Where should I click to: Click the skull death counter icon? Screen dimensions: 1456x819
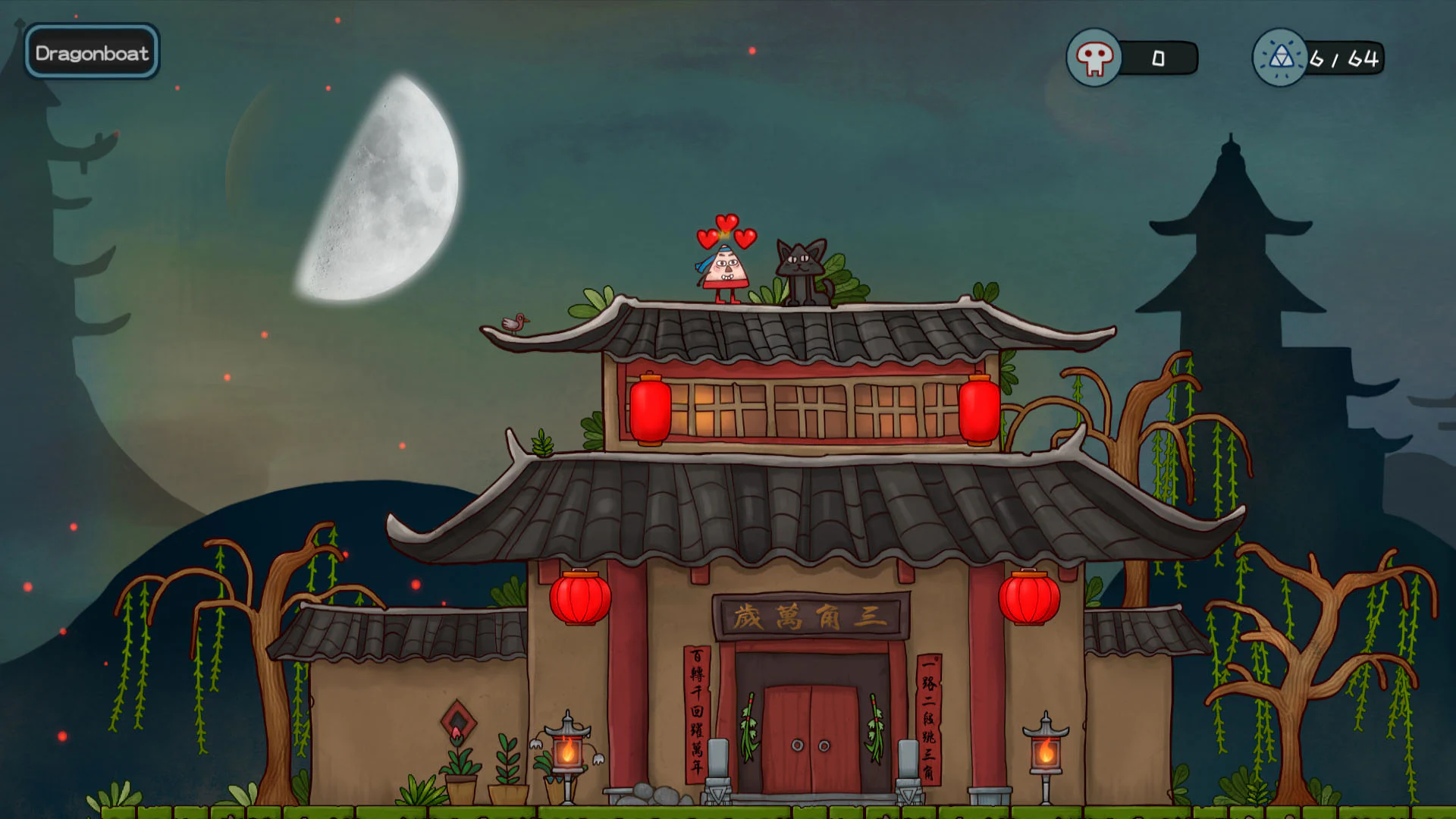click(x=1094, y=58)
